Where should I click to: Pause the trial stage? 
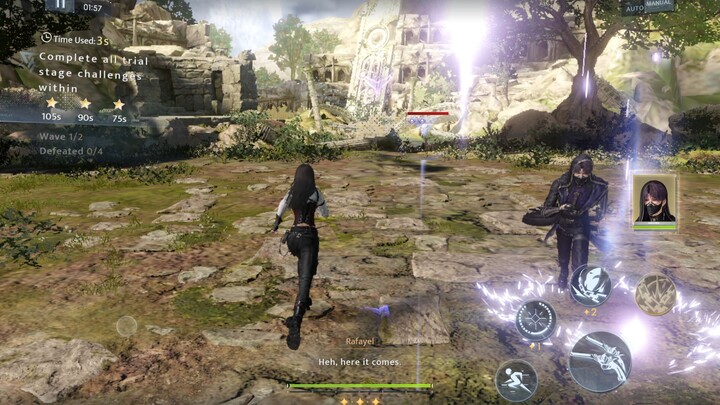(61, 5)
